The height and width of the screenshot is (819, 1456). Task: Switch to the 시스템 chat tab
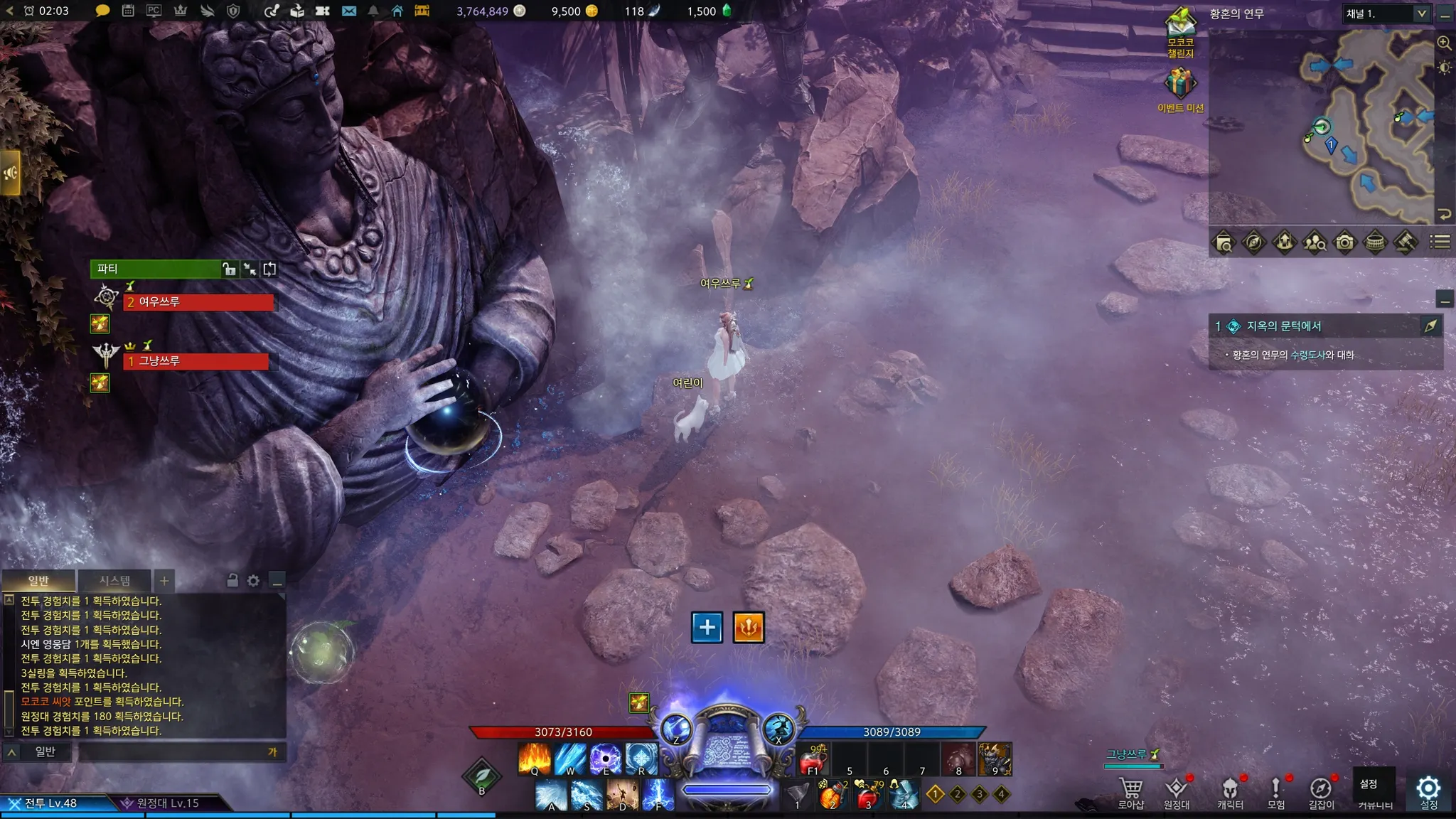point(114,581)
